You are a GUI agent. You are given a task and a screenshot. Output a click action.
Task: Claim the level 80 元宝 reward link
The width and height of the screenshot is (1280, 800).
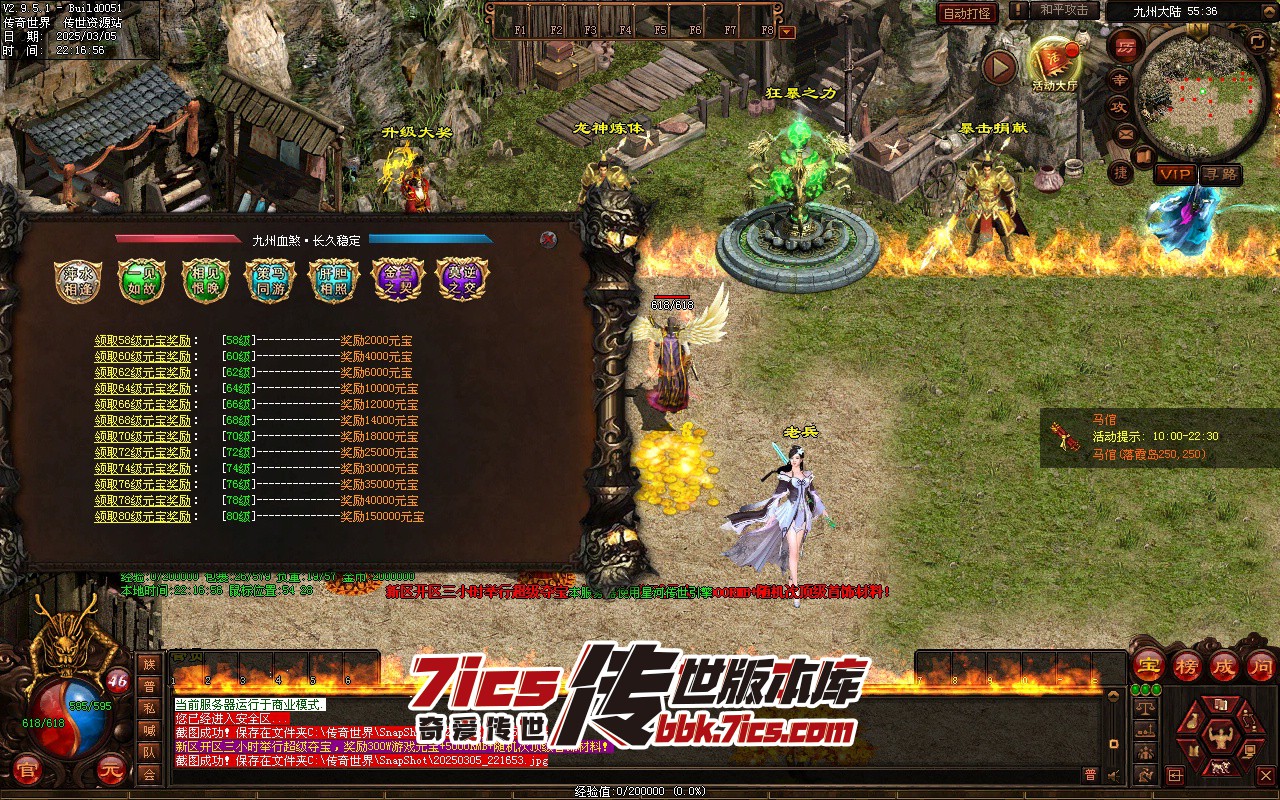(x=142, y=517)
